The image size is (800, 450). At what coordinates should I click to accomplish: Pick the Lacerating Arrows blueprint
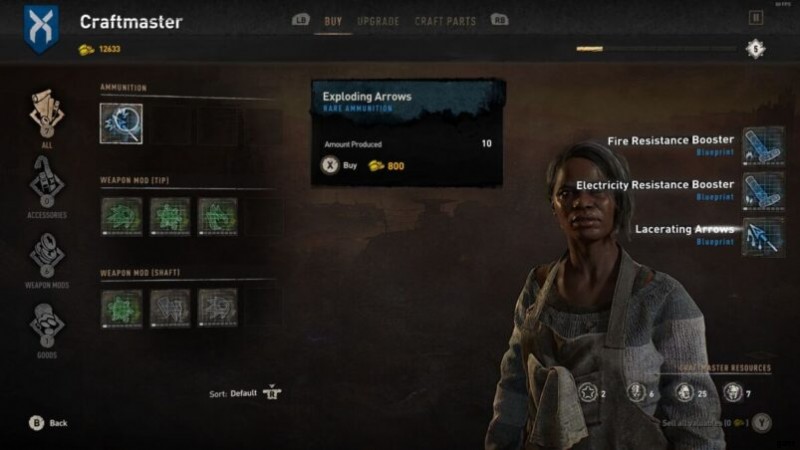tap(762, 235)
